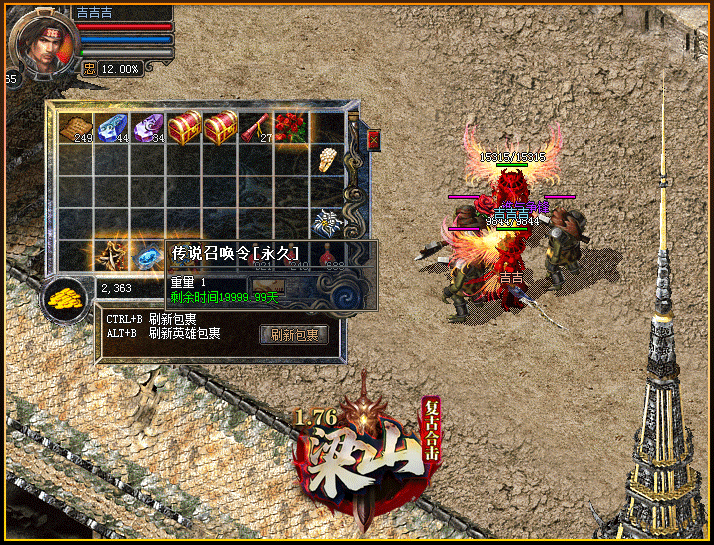Click the gold coin pile icon
This screenshot has height=545, width=714.
coord(66,297)
